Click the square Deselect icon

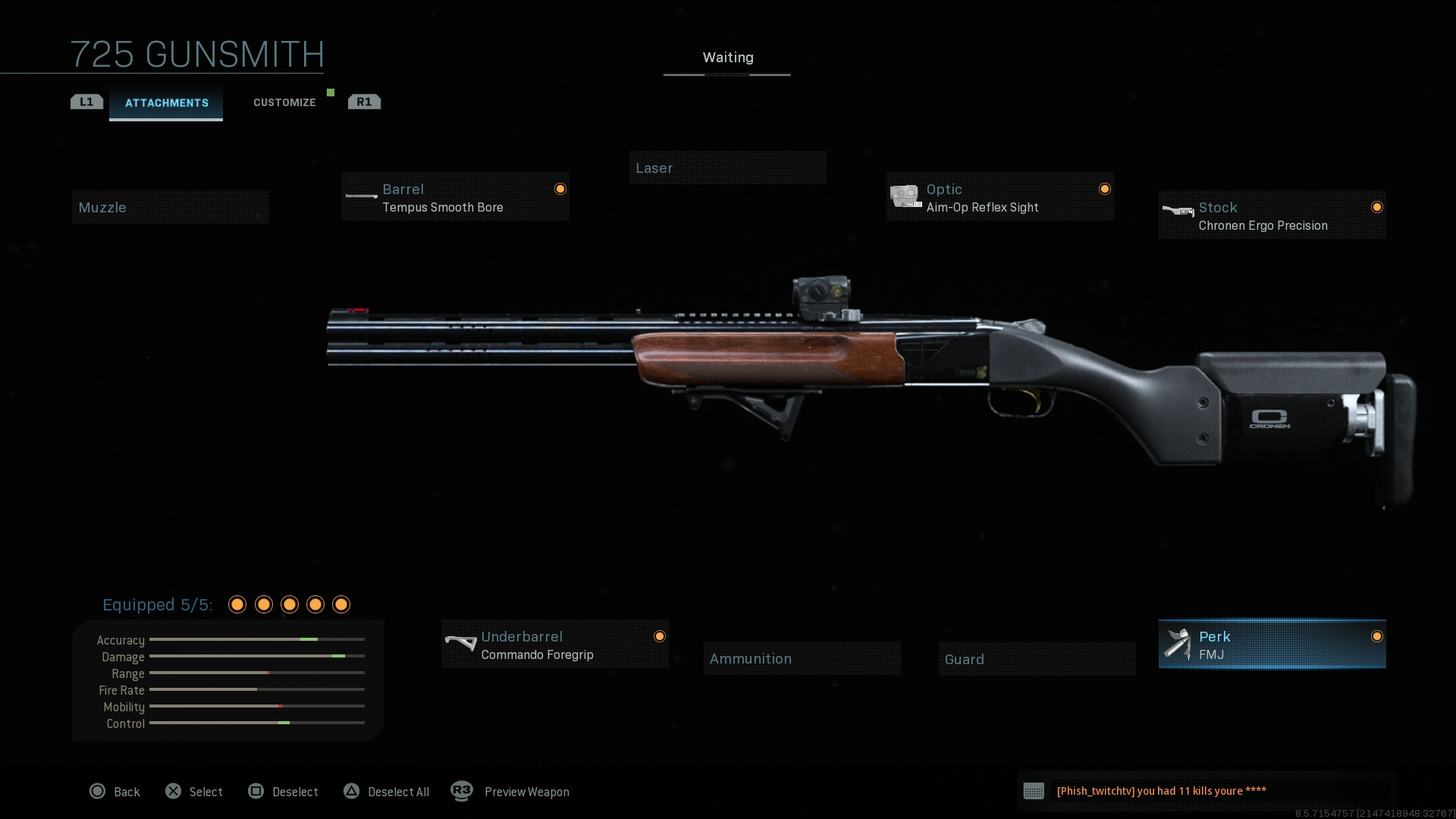pos(257,791)
